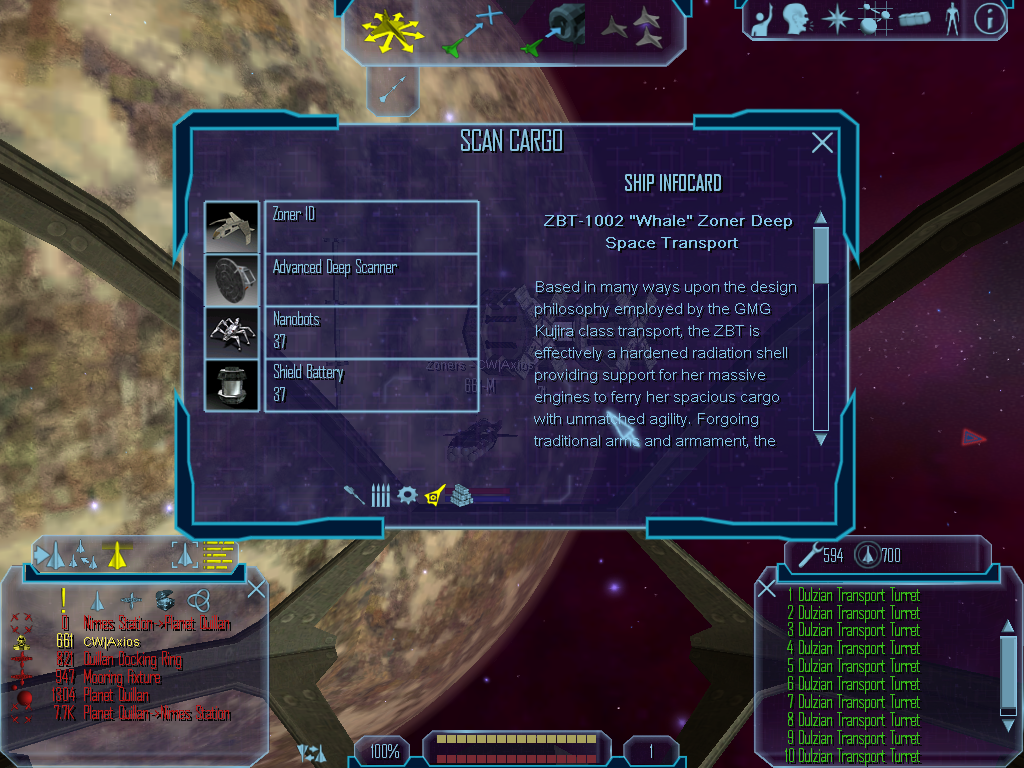Close the weapons list panel

pyautogui.click(x=766, y=588)
